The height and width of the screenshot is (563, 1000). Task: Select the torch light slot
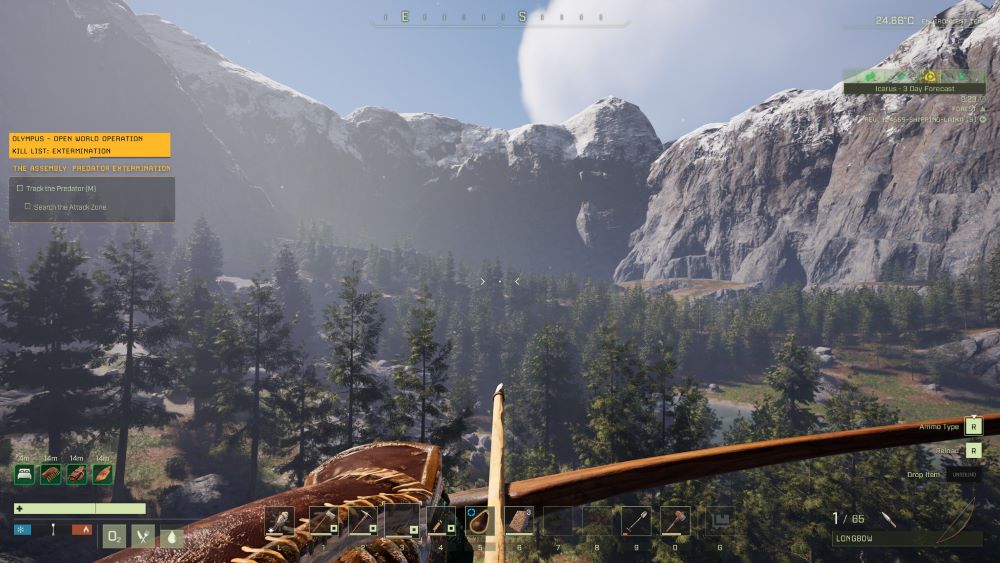[280, 521]
